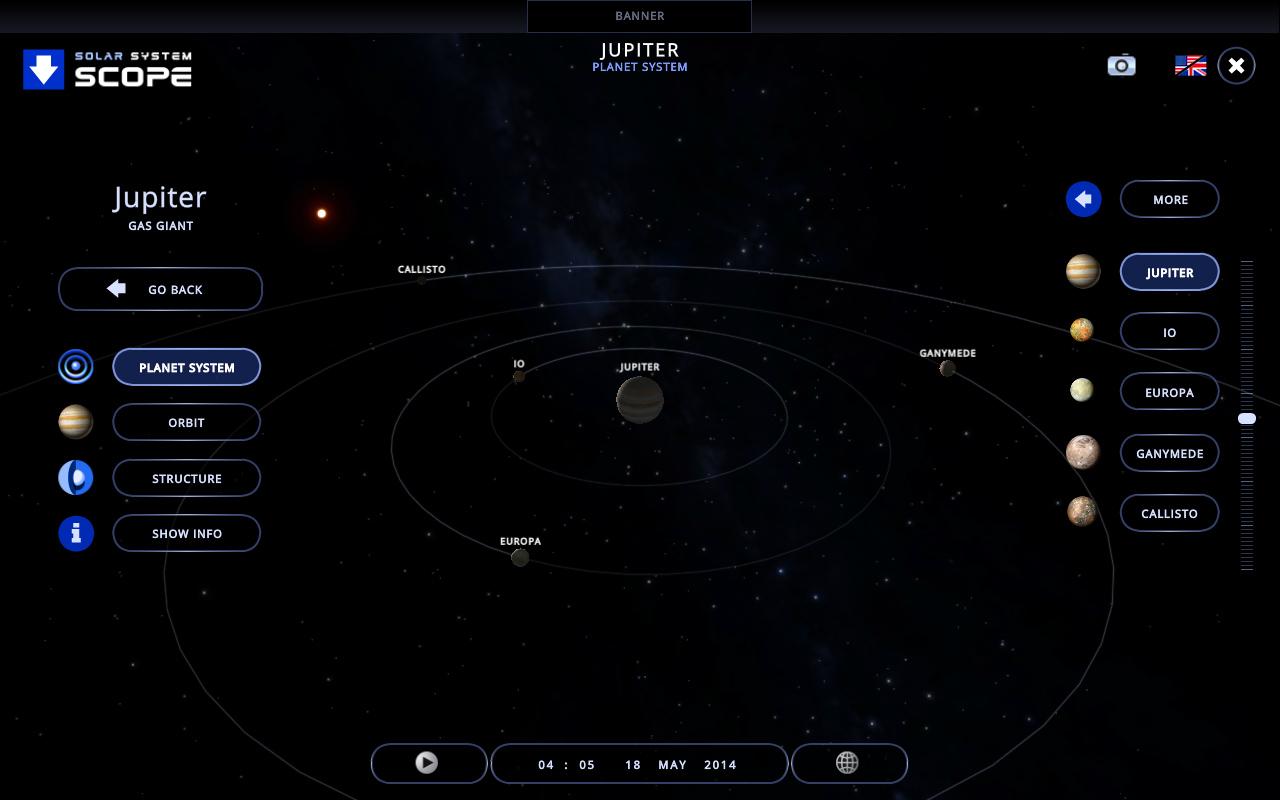Choose the Io moon button

coord(1169,332)
